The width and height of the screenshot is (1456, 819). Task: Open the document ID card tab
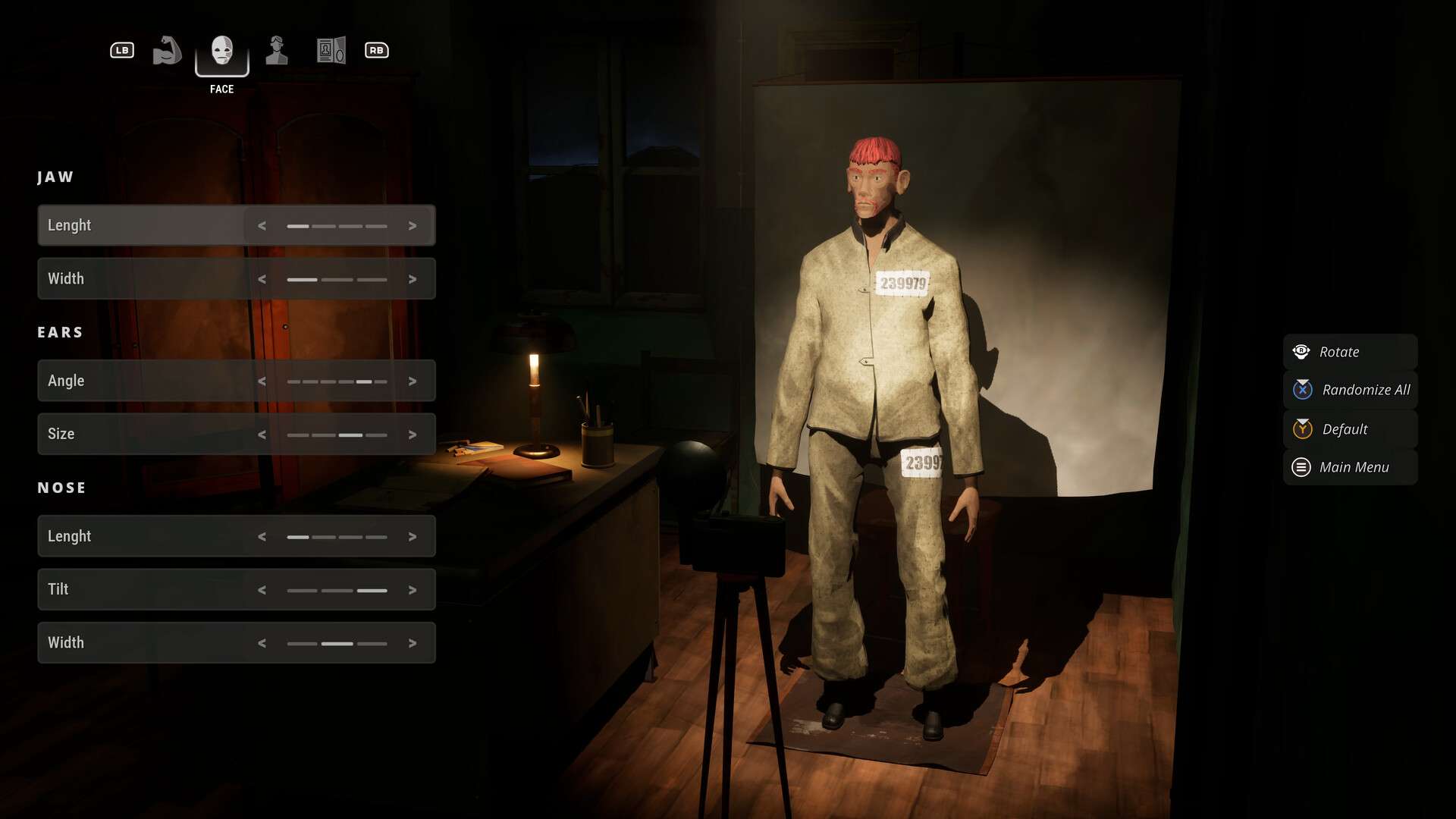[x=331, y=51]
